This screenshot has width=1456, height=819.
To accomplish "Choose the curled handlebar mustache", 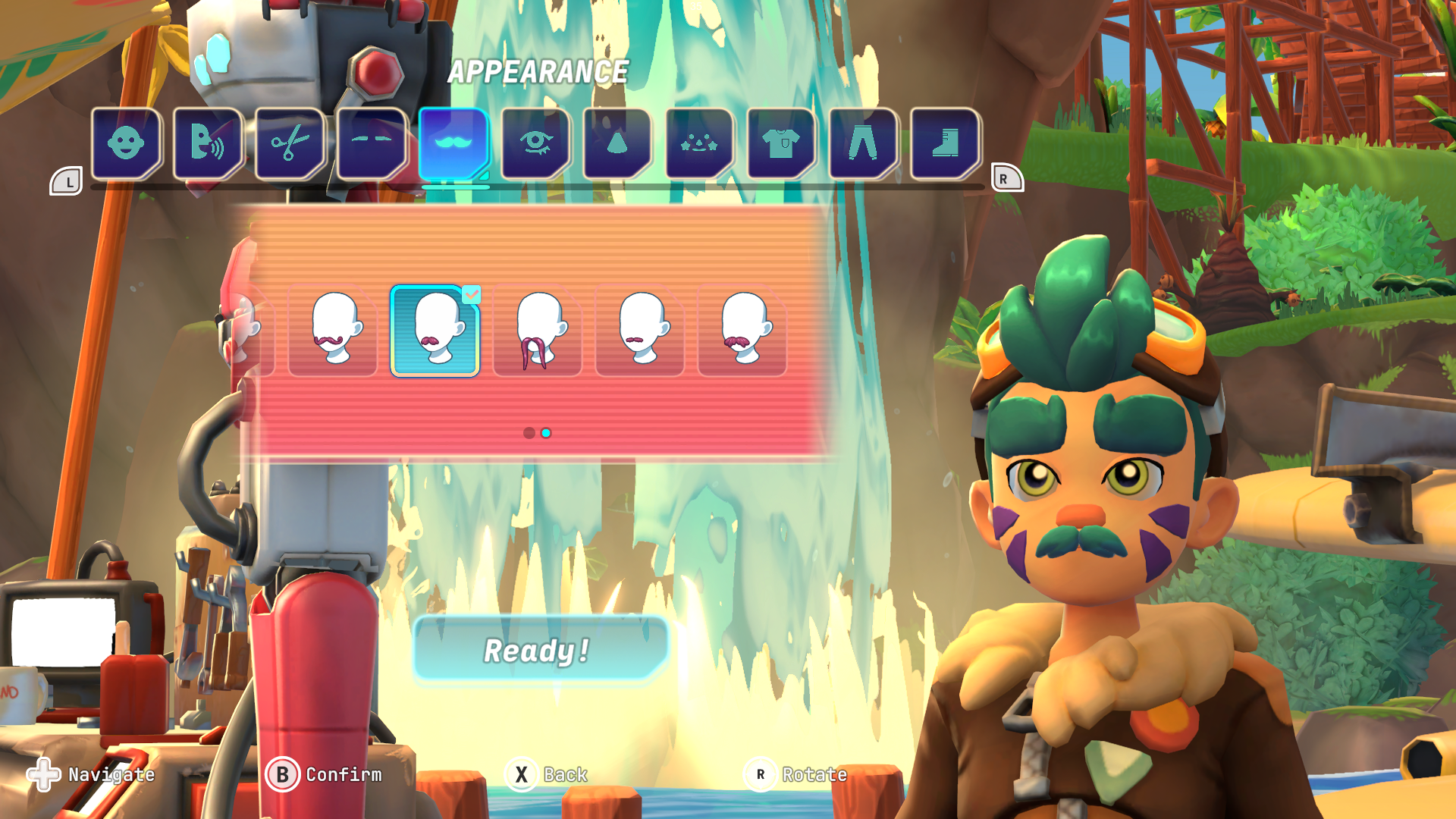I will coord(333,331).
